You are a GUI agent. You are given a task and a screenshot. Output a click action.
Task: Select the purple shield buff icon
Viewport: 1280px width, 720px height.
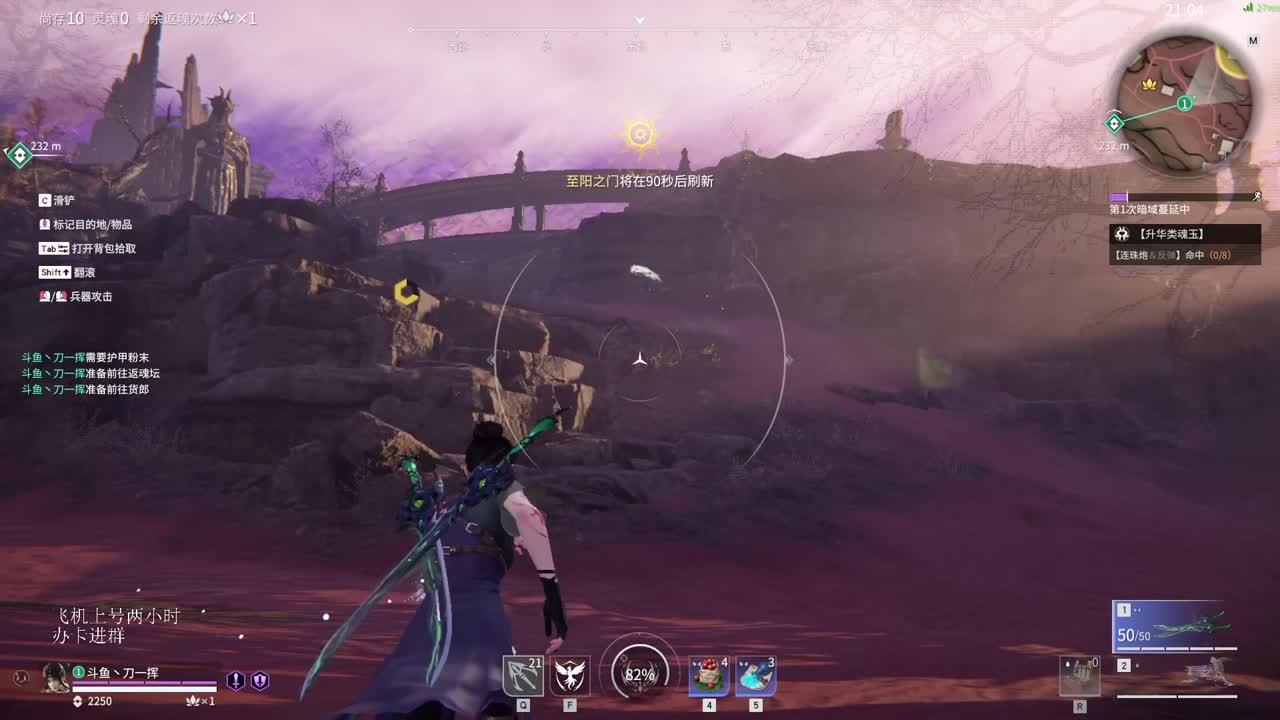[260, 680]
